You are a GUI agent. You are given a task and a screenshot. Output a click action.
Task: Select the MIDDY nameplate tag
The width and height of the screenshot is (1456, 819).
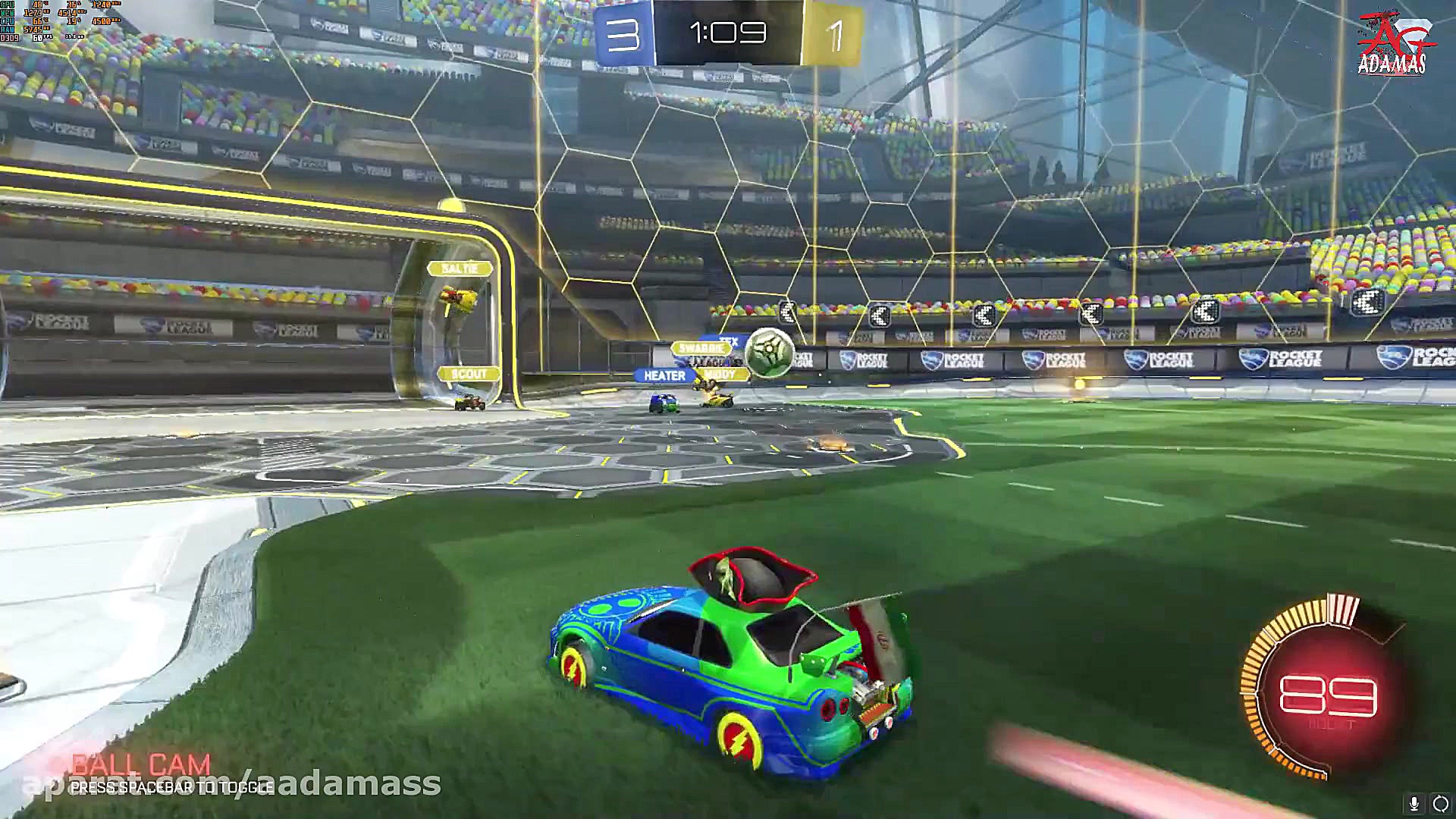pos(720,373)
